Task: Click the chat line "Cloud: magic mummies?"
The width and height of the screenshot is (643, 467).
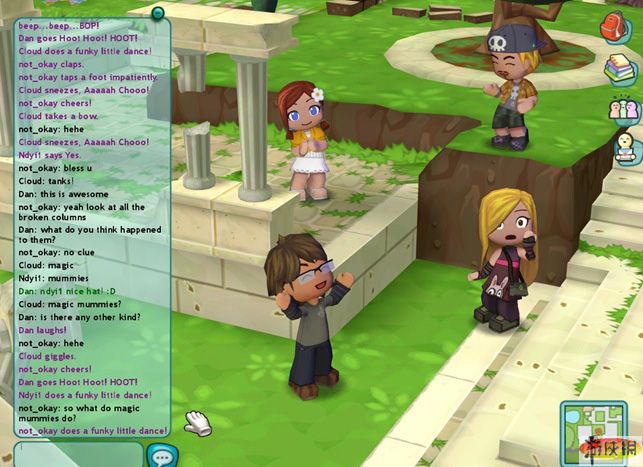Action: (x=65, y=304)
